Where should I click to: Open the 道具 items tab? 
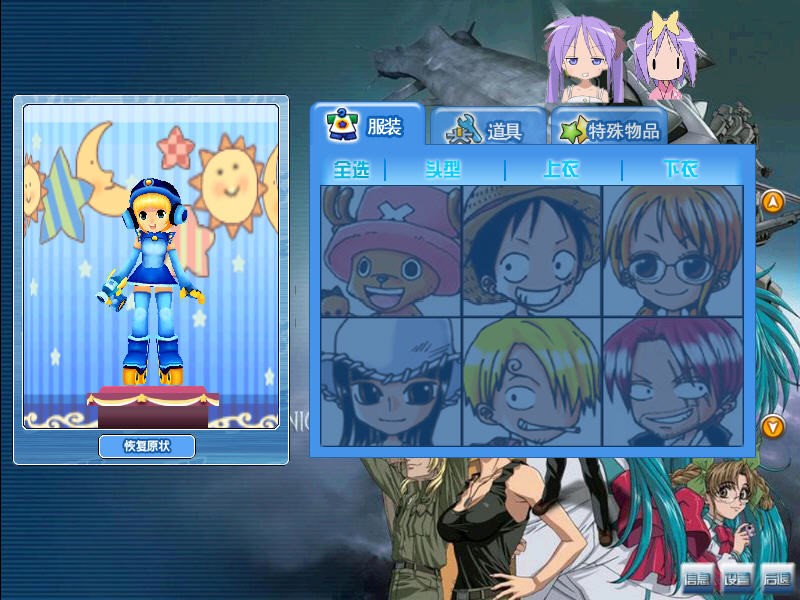pyautogui.click(x=489, y=130)
